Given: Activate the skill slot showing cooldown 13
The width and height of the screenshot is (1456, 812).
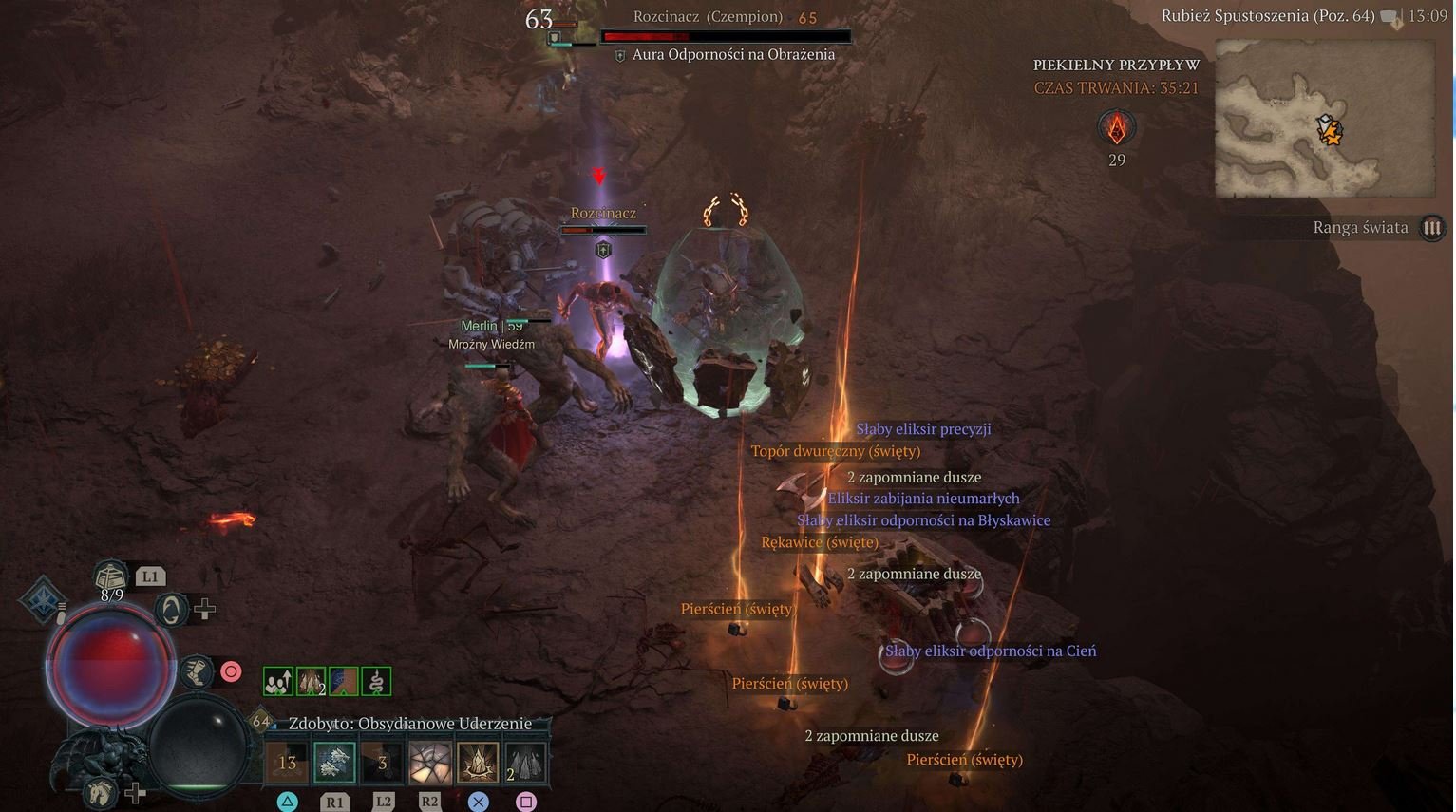Looking at the screenshot, I should click(x=286, y=763).
